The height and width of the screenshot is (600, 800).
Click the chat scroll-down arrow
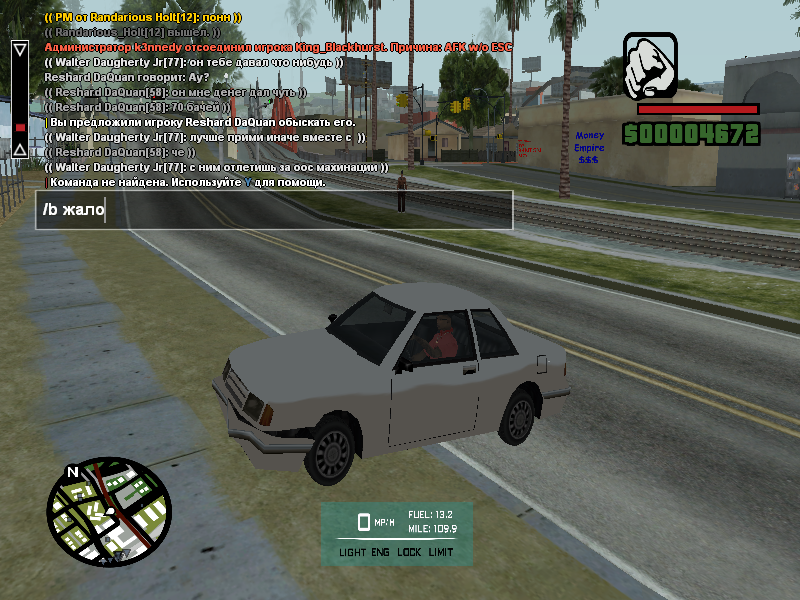[19, 151]
